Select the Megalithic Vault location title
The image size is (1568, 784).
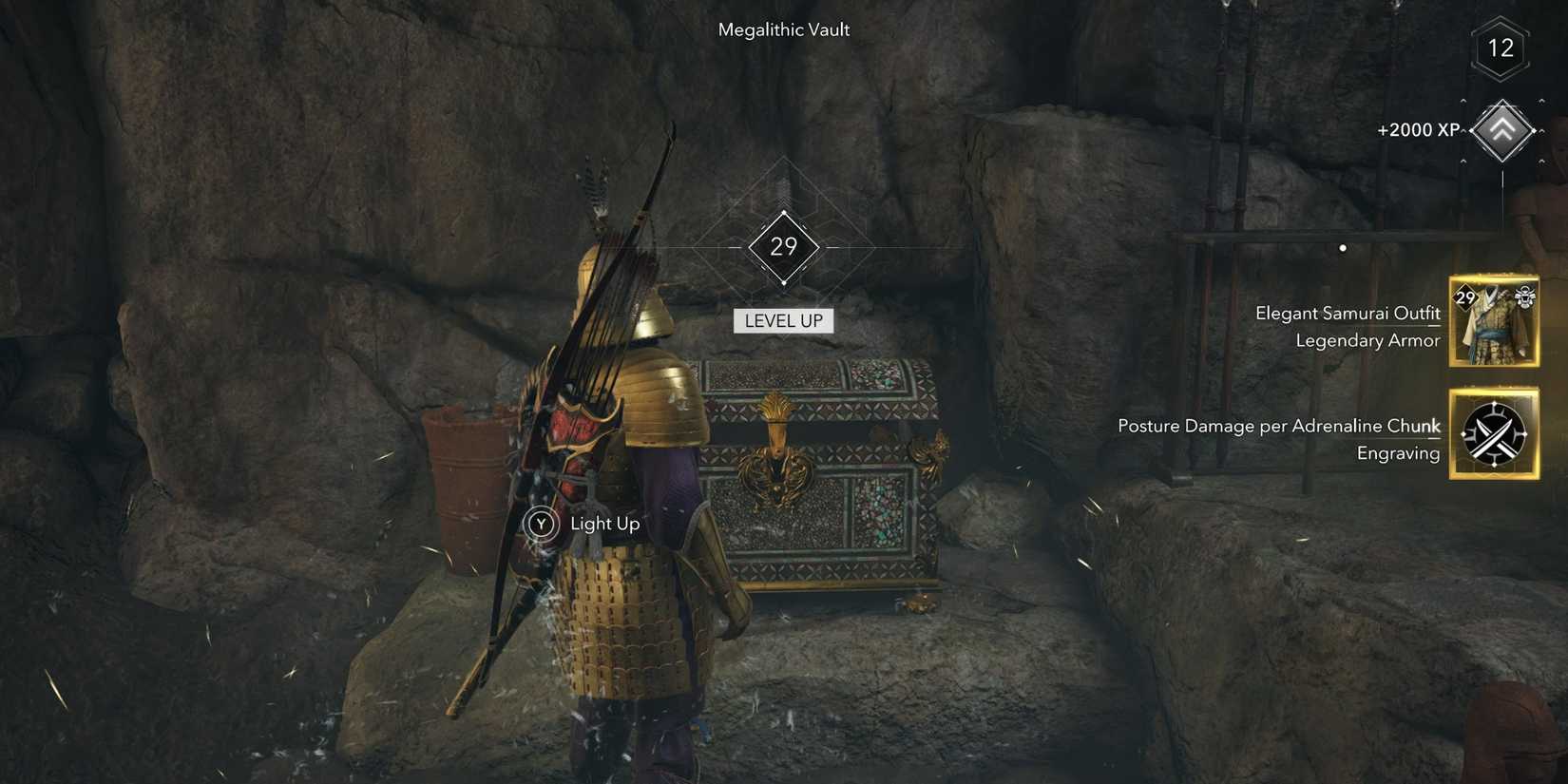(783, 29)
